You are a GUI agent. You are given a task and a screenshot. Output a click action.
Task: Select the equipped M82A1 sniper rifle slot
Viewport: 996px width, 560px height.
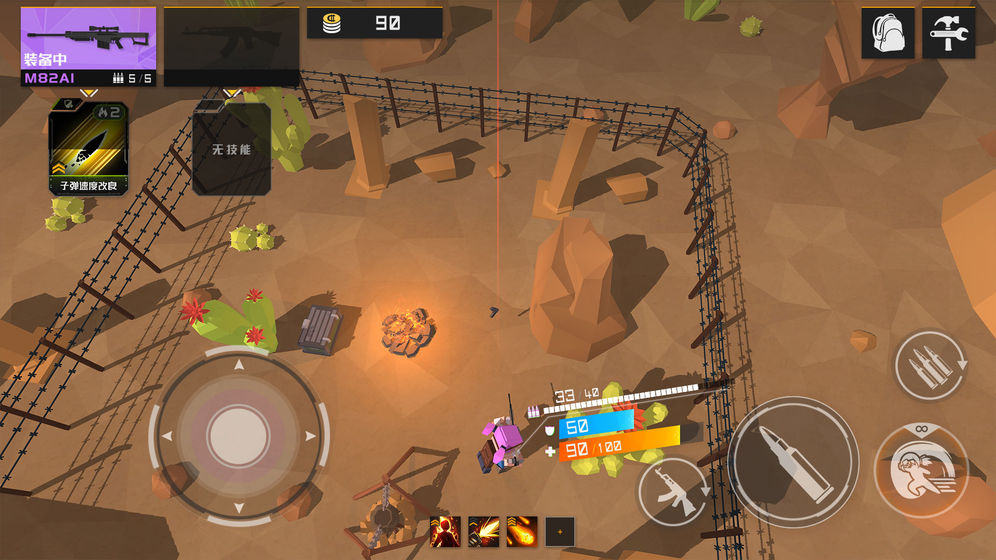(x=88, y=46)
